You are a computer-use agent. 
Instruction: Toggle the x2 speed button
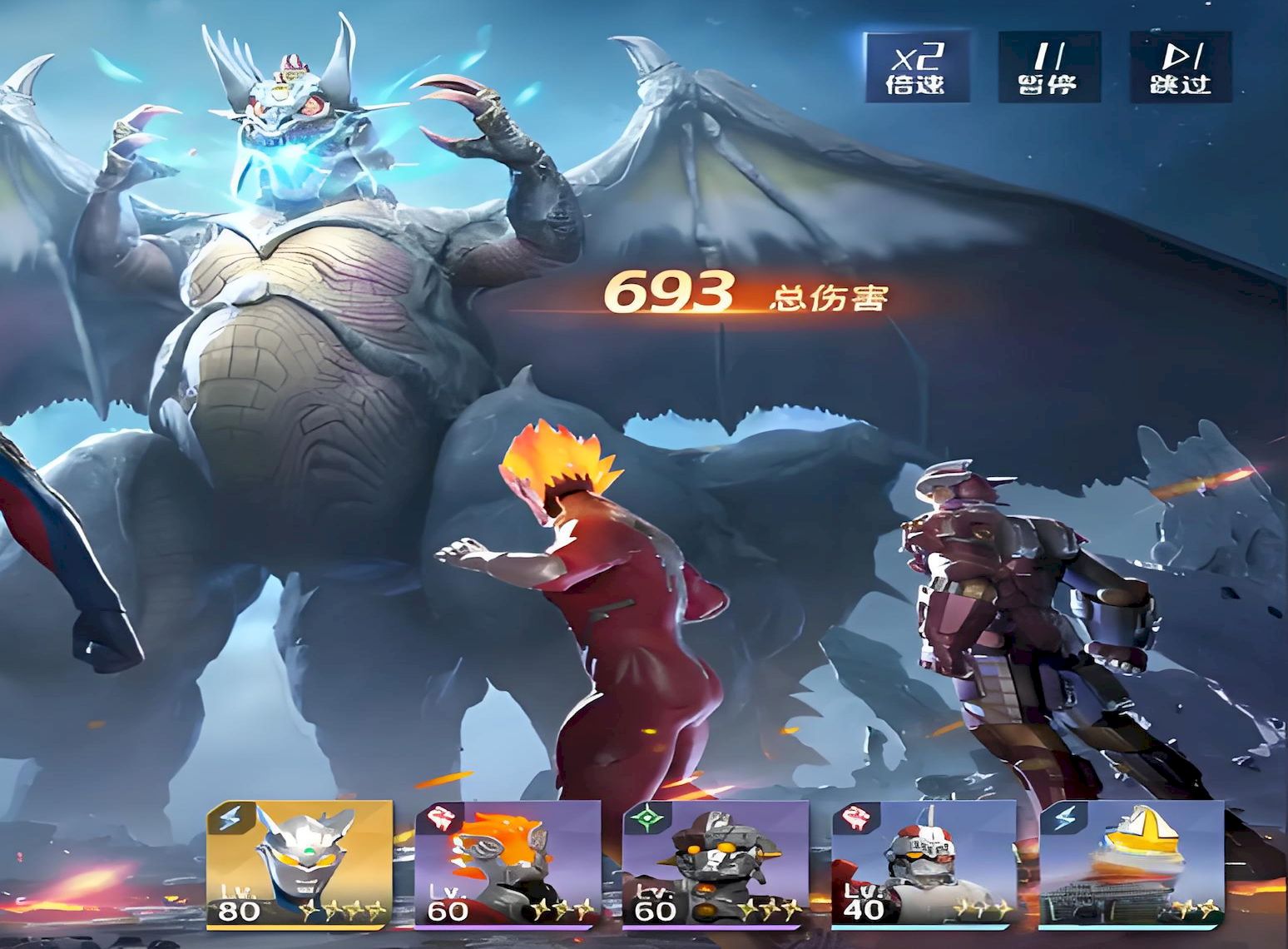(x=917, y=68)
